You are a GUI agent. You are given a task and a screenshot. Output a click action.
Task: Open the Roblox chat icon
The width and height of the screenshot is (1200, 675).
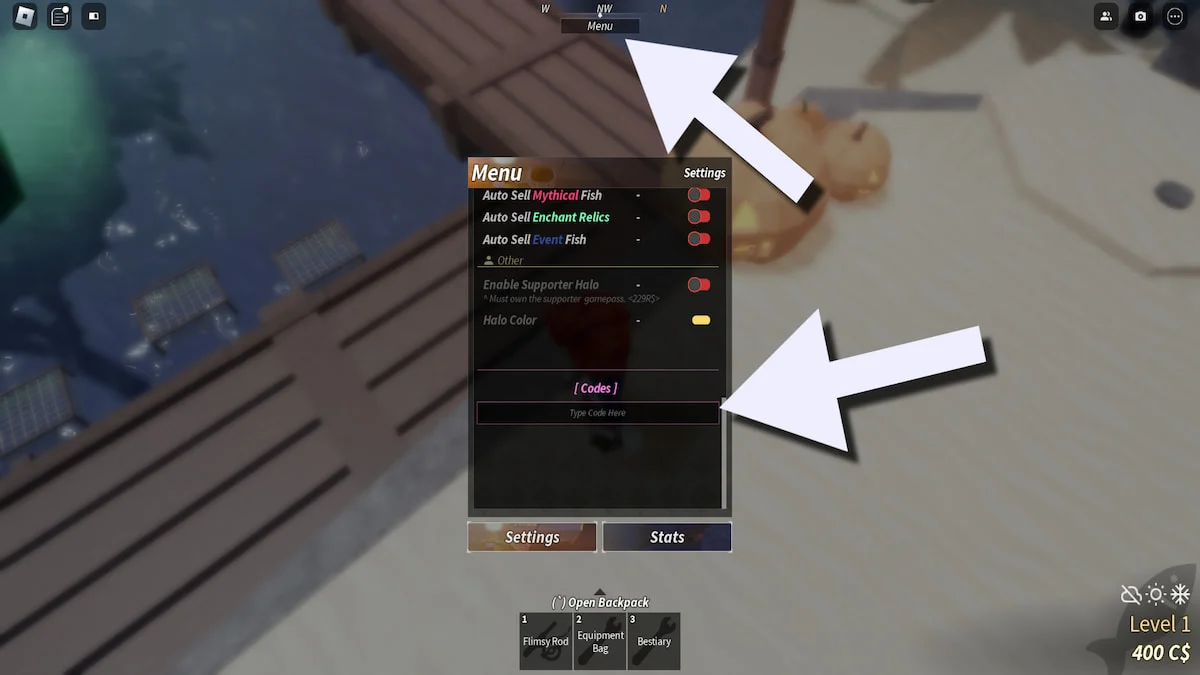[60, 16]
